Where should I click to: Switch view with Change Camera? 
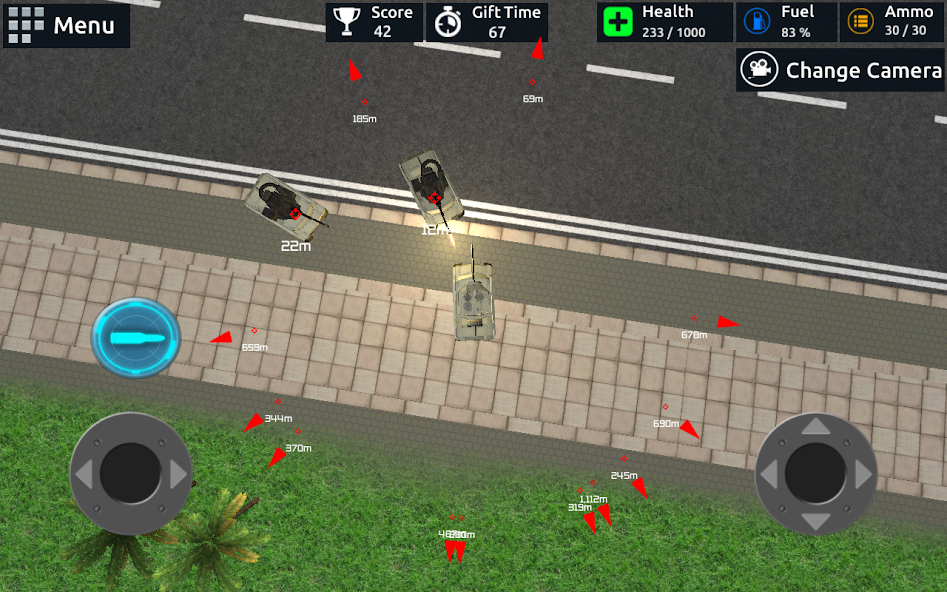[x=841, y=71]
